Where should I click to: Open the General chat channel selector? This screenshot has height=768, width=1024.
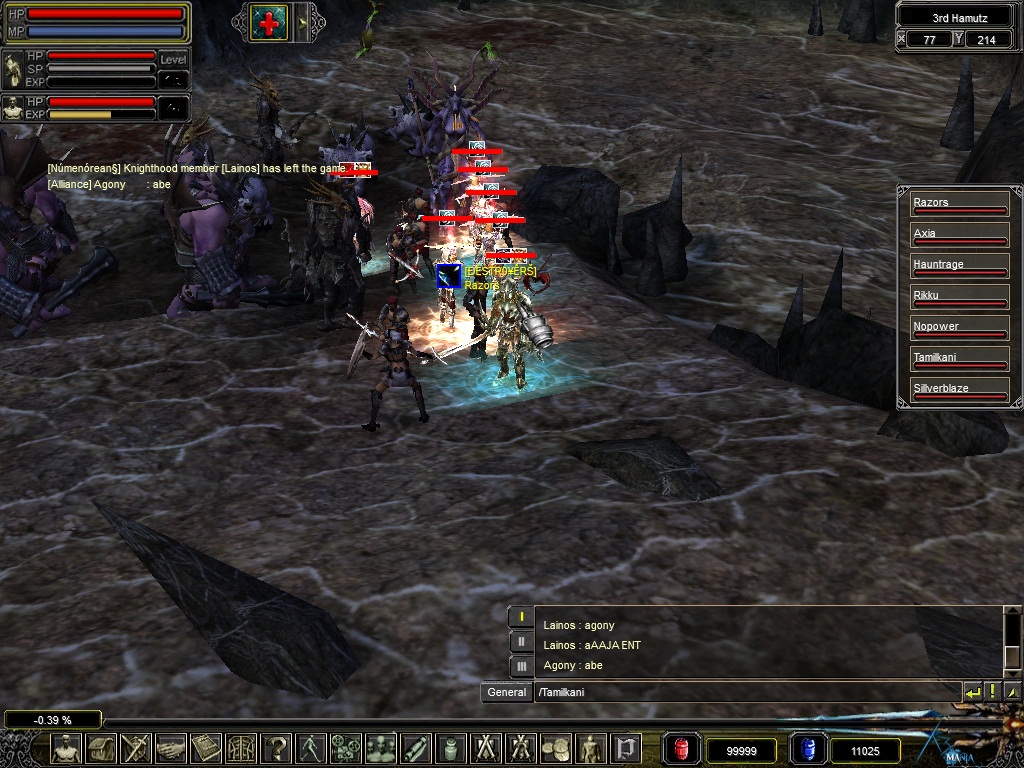507,692
